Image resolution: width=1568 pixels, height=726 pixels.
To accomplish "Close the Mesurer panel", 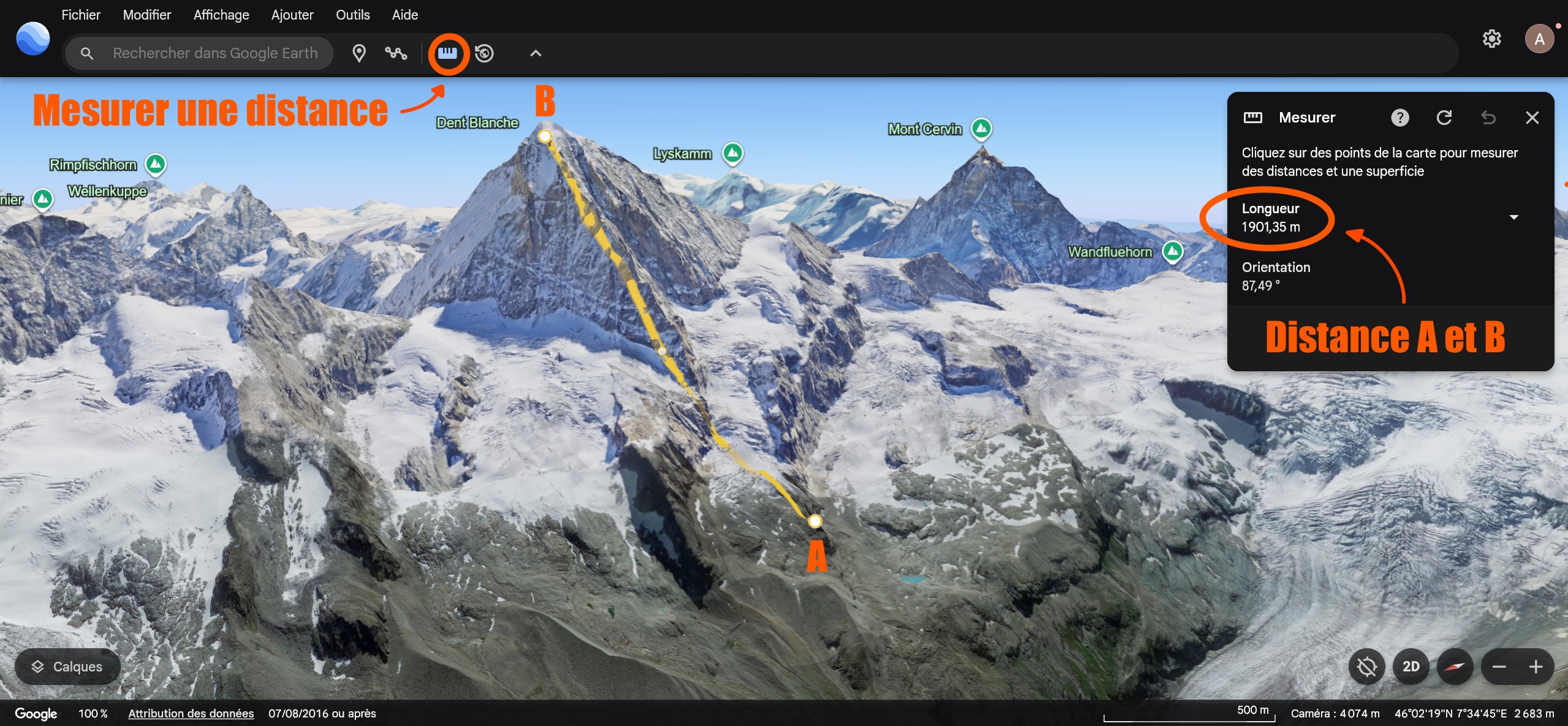I will [x=1532, y=118].
